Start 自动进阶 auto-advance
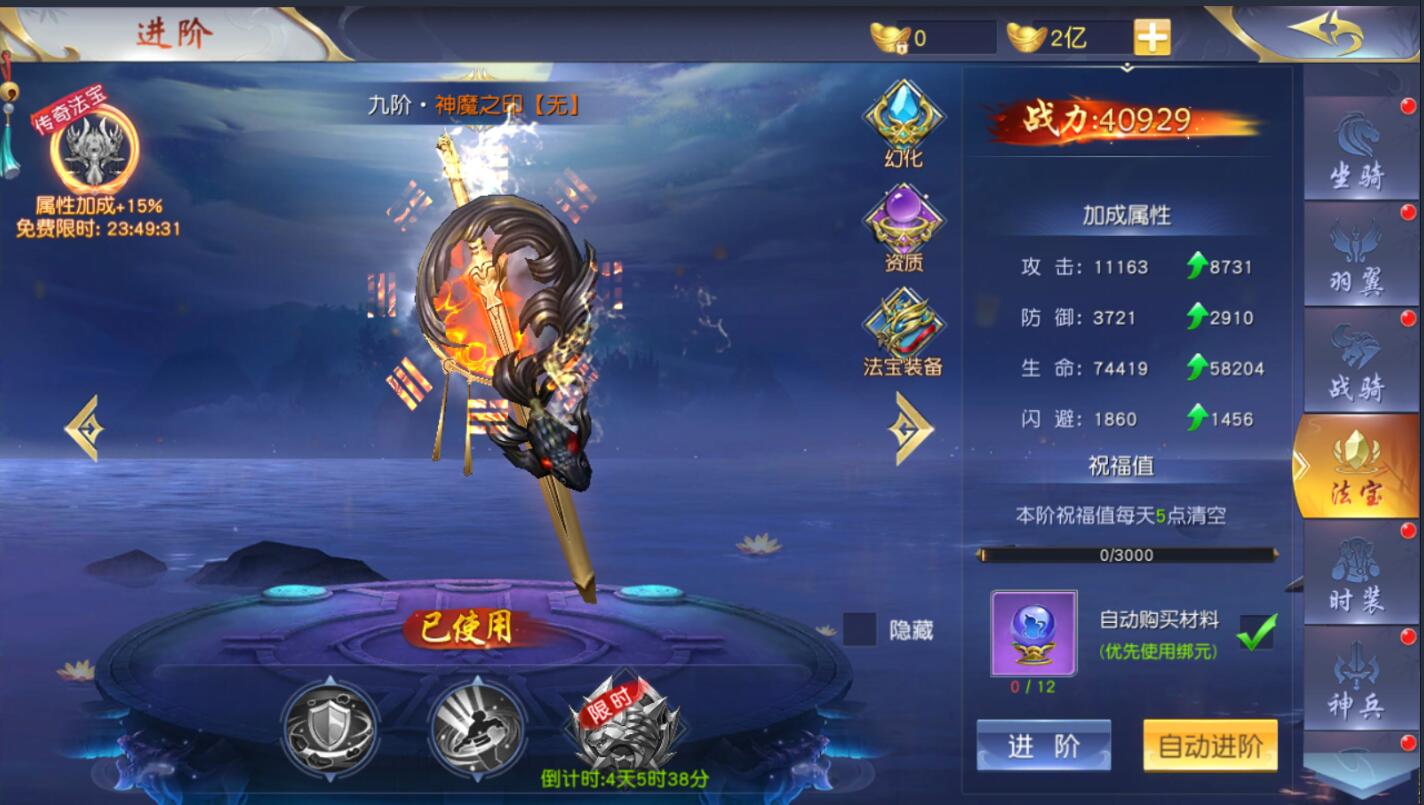 coord(1210,746)
